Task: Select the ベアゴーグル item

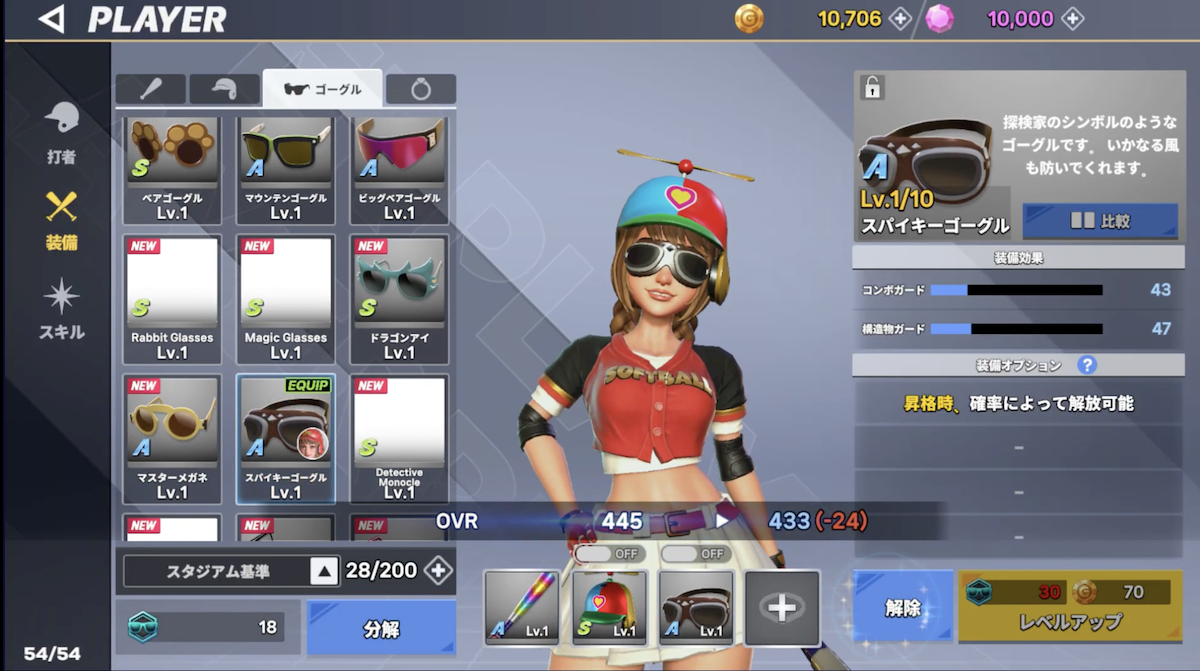Action: click(x=172, y=168)
